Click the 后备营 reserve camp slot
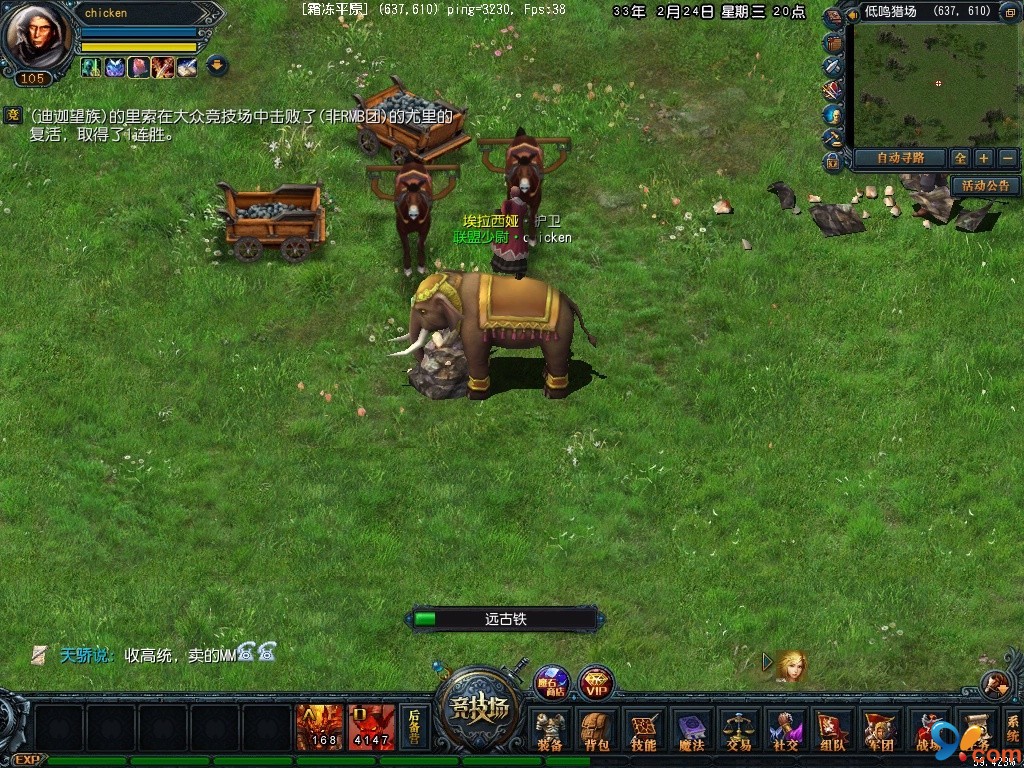This screenshot has width=1024, height=768. [413, 727]
